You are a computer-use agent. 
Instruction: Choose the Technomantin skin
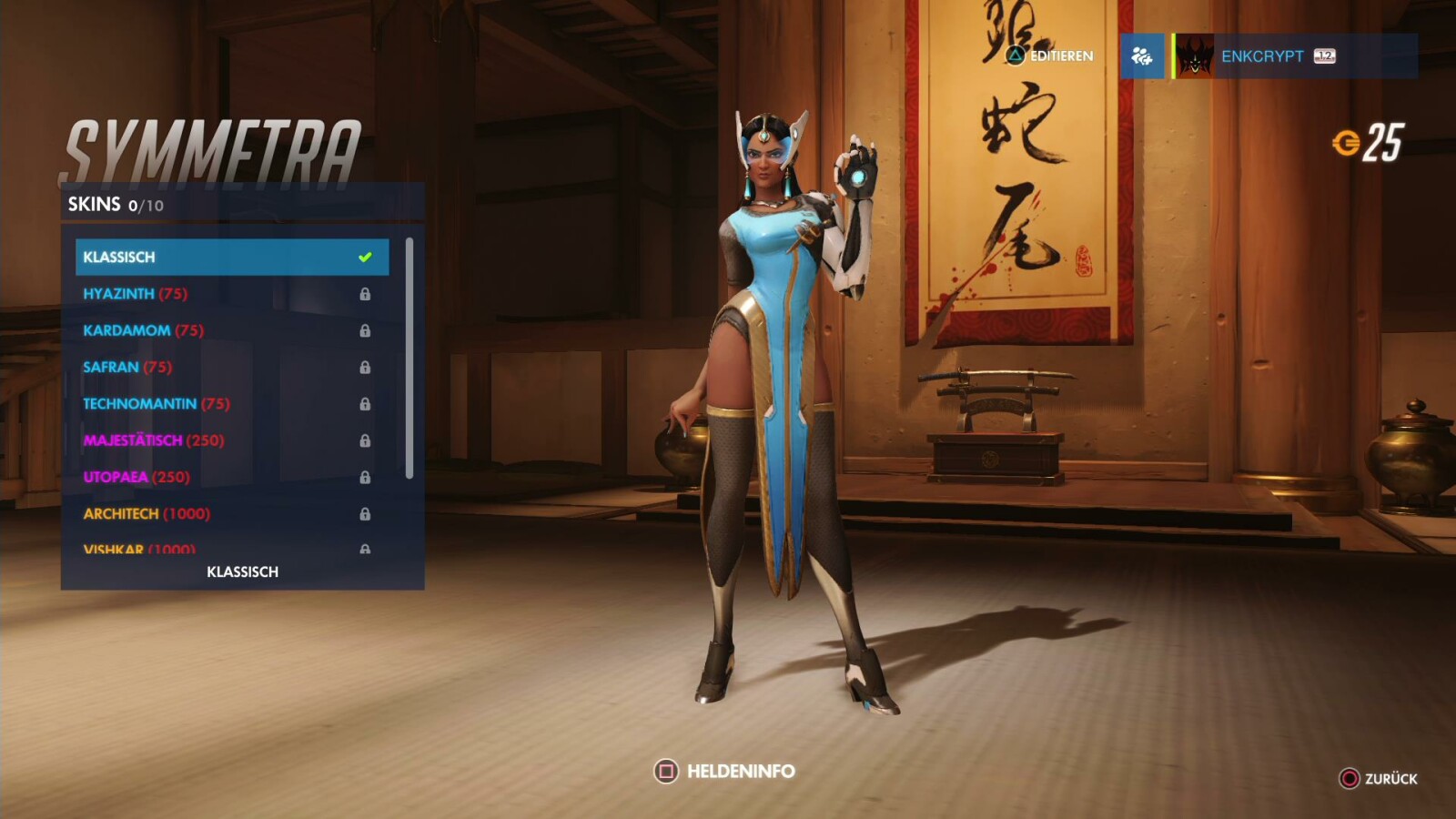point(231,403)
